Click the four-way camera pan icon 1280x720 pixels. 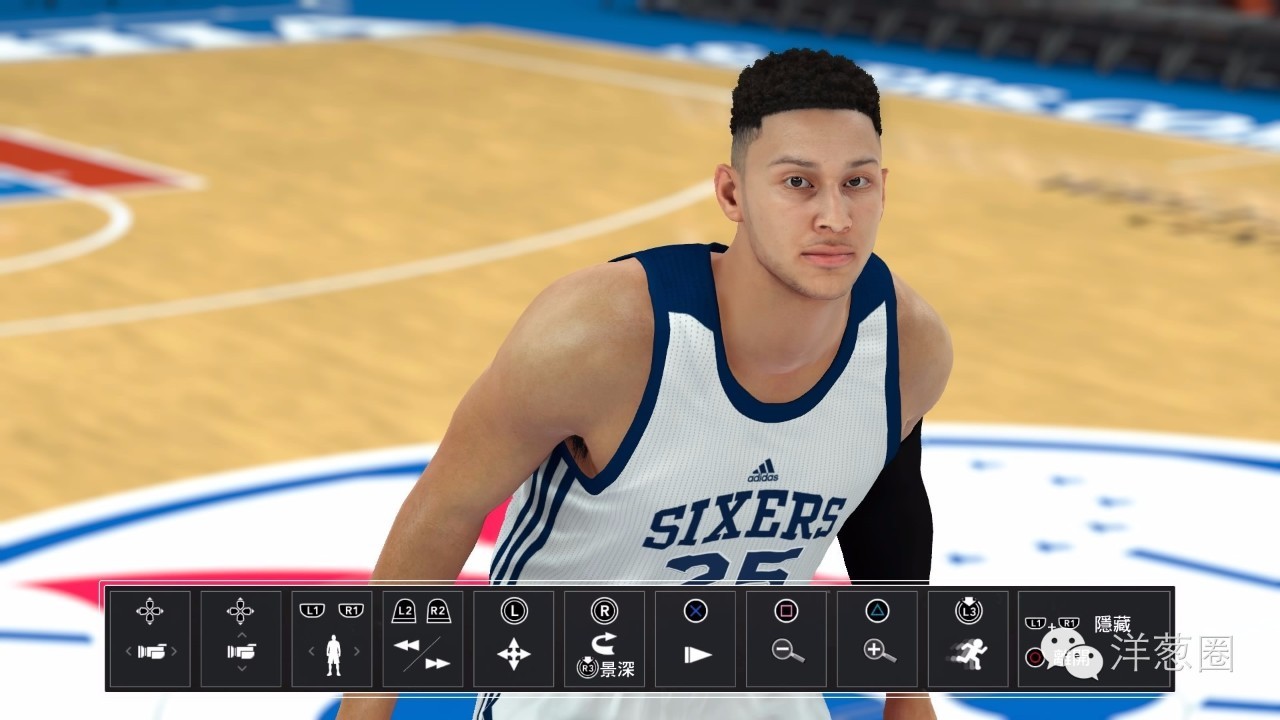click(512, 652)
